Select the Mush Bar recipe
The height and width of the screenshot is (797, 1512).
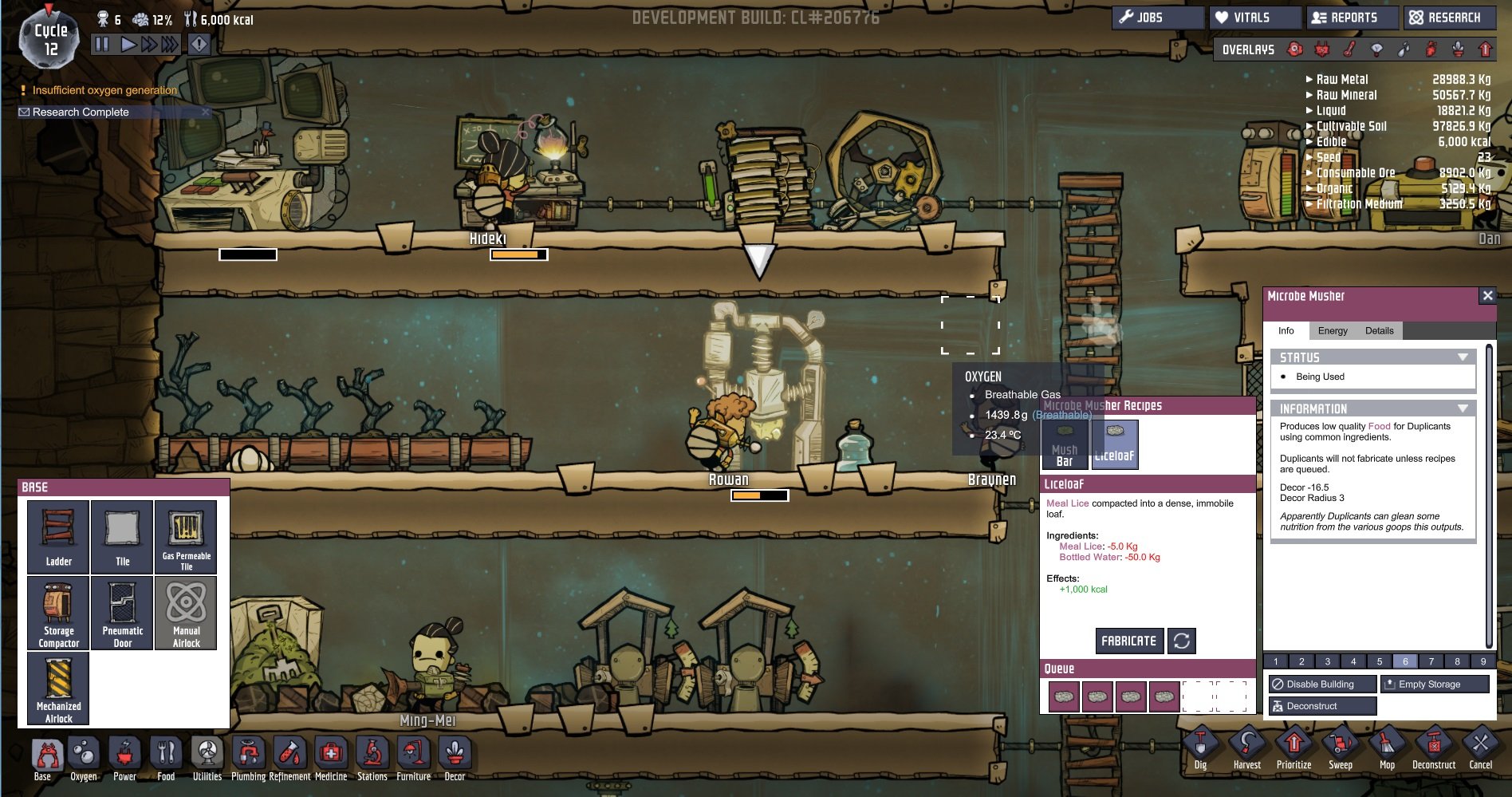tap(1065, 445)
